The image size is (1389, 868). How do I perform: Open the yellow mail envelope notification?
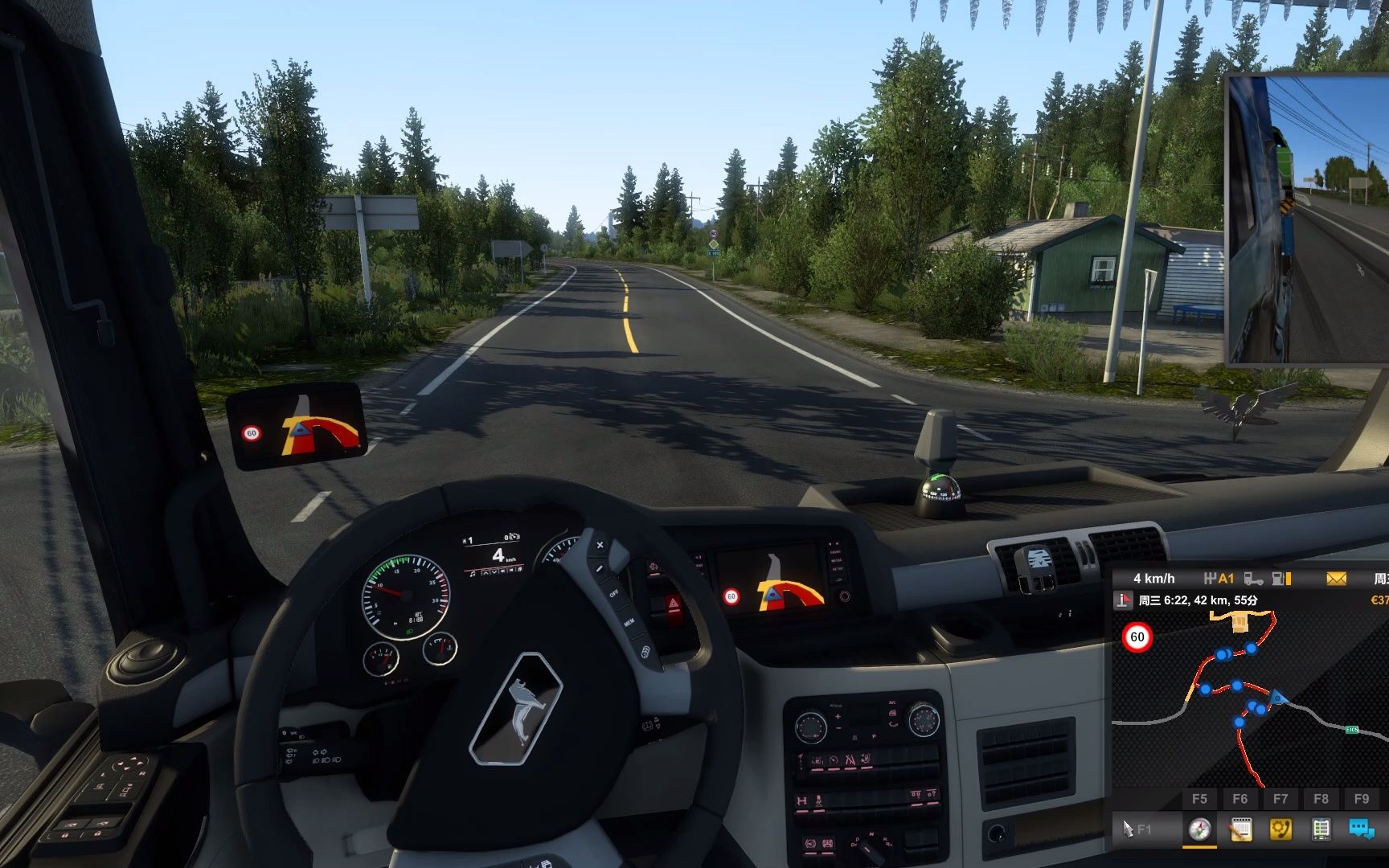coord(1336,579)
